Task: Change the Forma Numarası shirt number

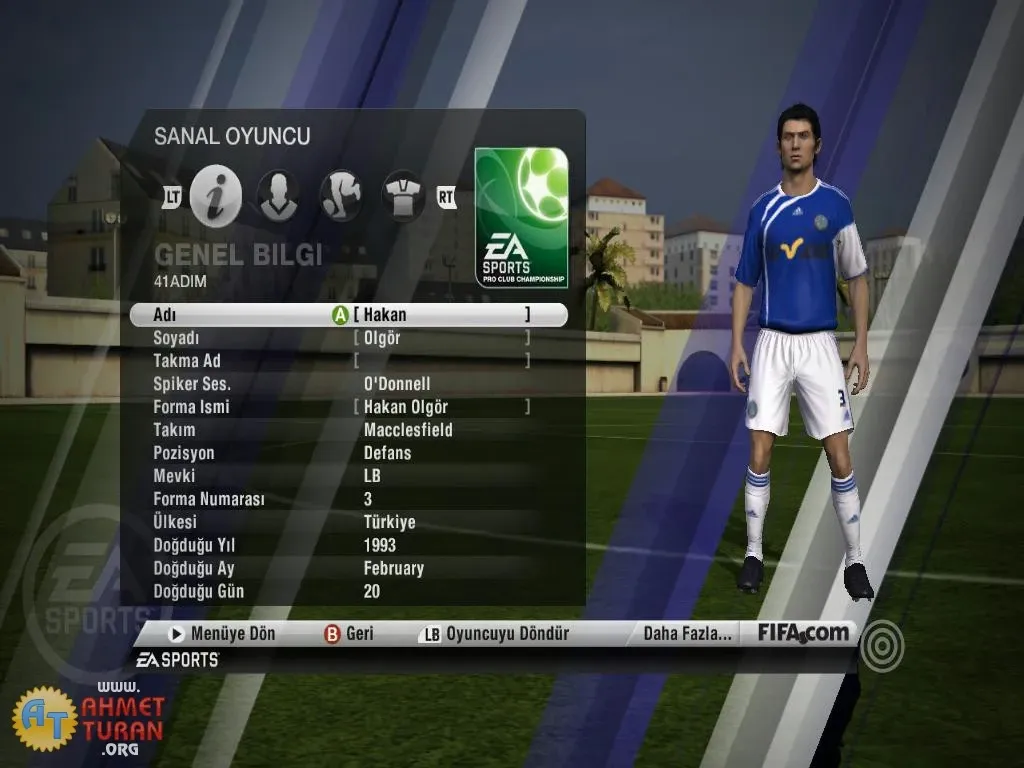Action: coord(368,499)
